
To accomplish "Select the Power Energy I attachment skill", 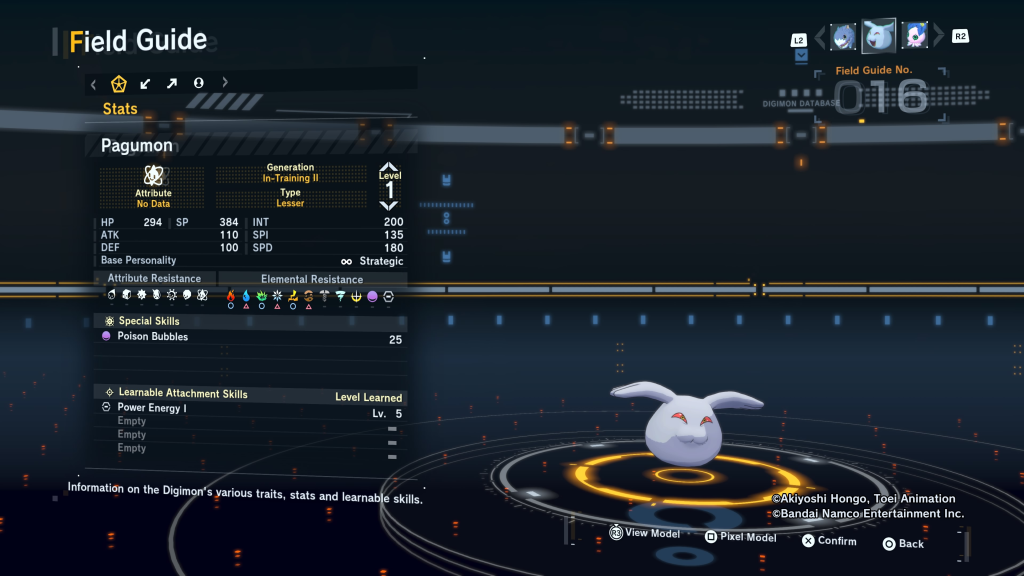I will (x=250, y=409).
